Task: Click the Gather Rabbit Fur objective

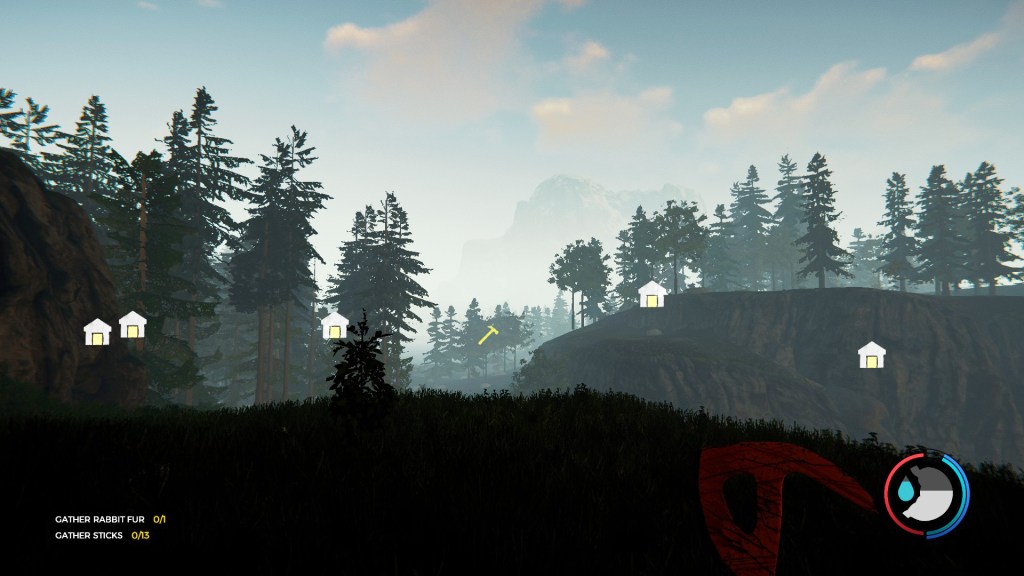Action: (x=109, y=520)
